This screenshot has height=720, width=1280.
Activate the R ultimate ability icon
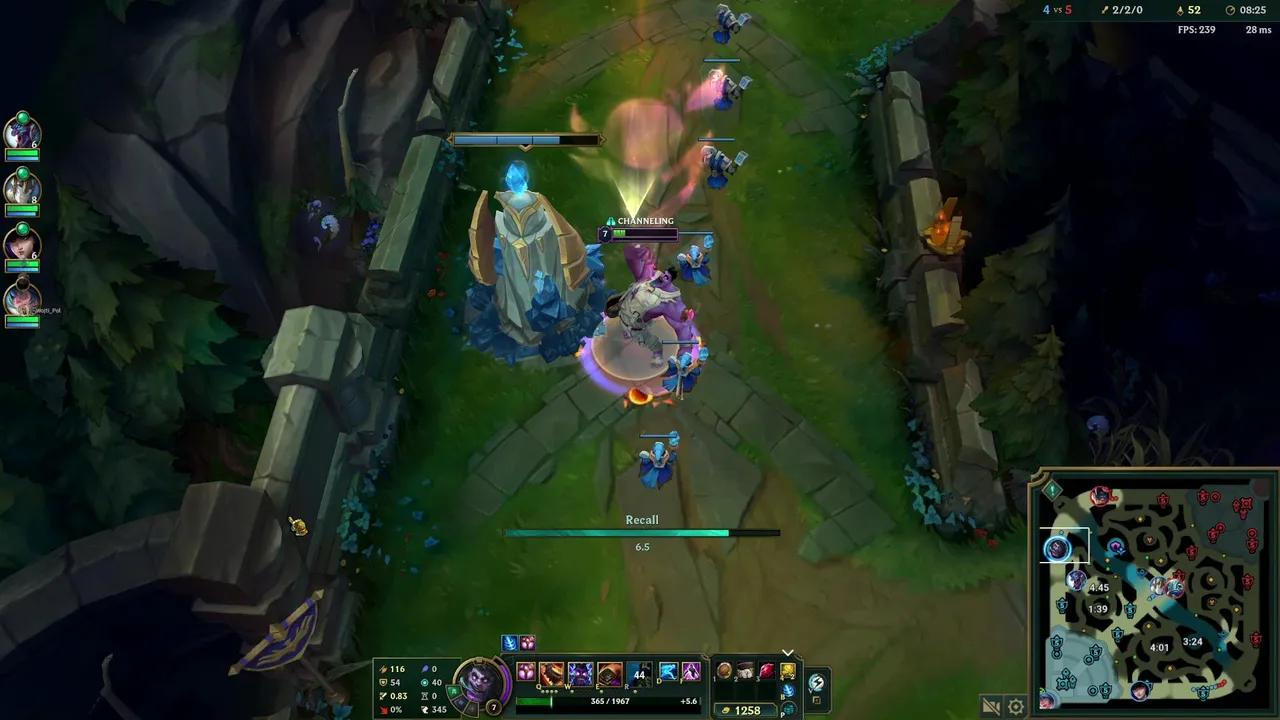(638, 674)
